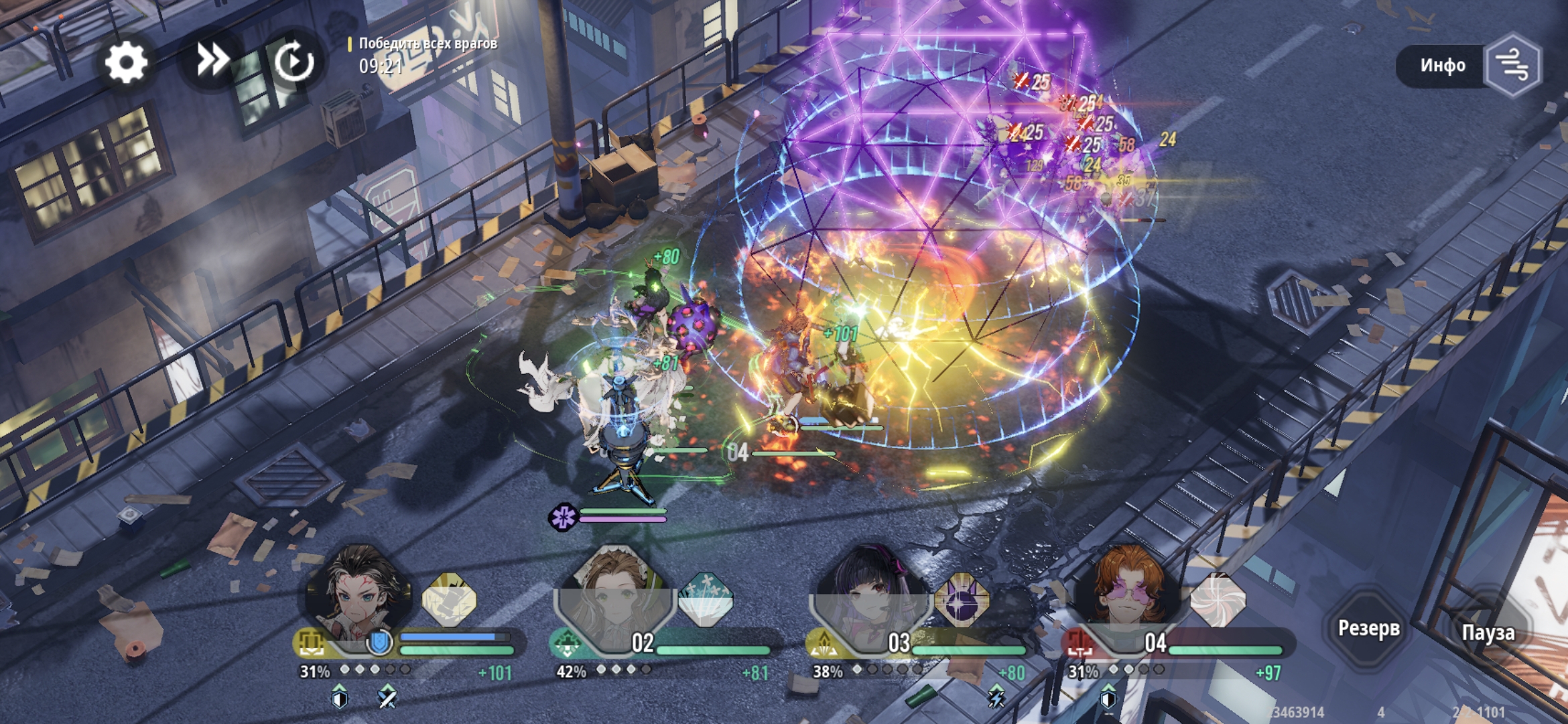Pause the battle with Пауза
1568x724 pixels.
click(1488, 632)
